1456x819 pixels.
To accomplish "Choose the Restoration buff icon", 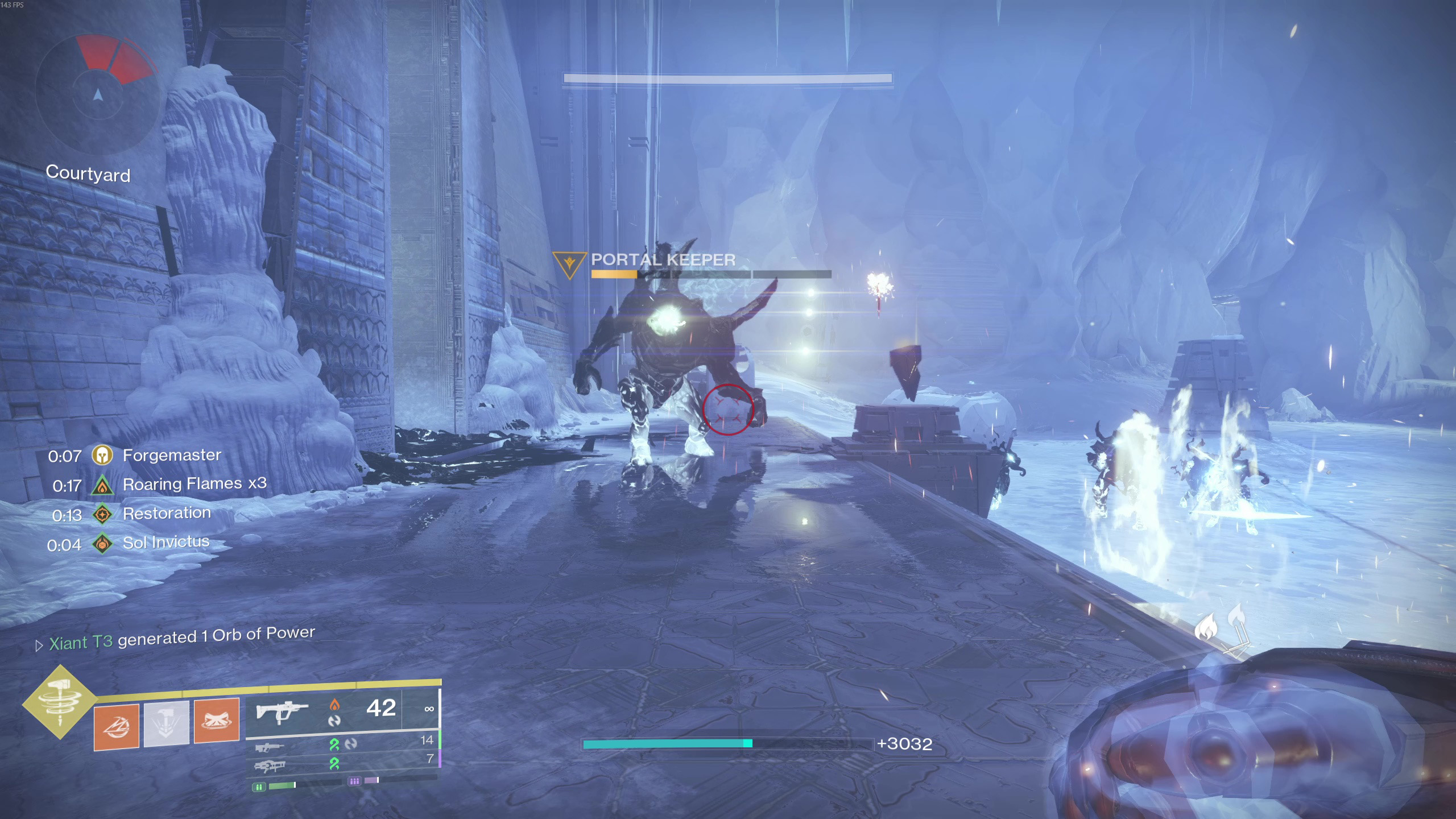I will [x=102, y=515].
